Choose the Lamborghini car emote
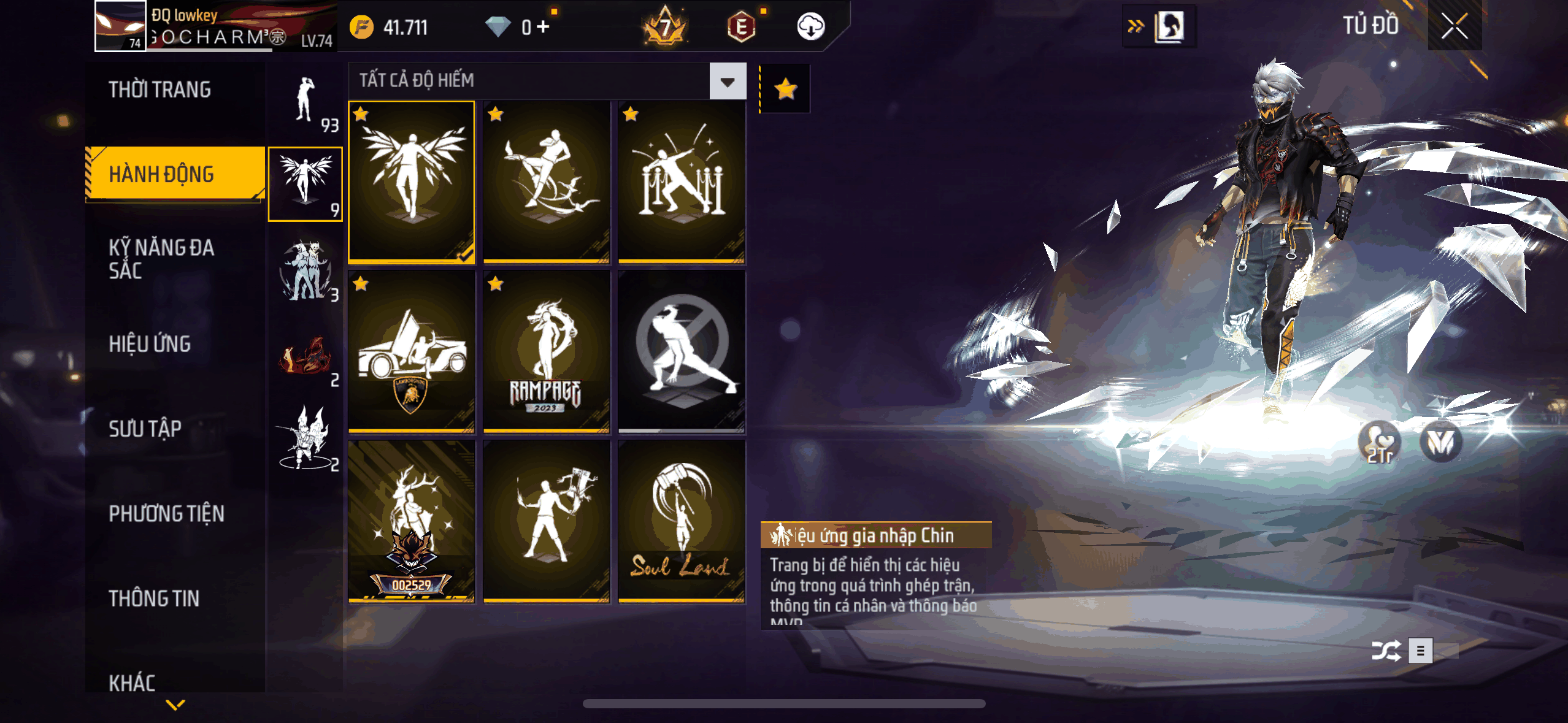This screenshot has height=723, width=1568. 412,351
